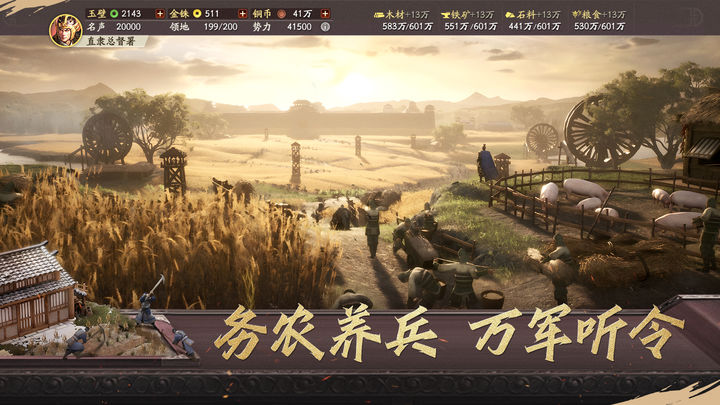Image resolution: width=720 pixels, height=405 pixels.
Task: Add more 玉璧 with its plus button
Action: coord(158,14)
